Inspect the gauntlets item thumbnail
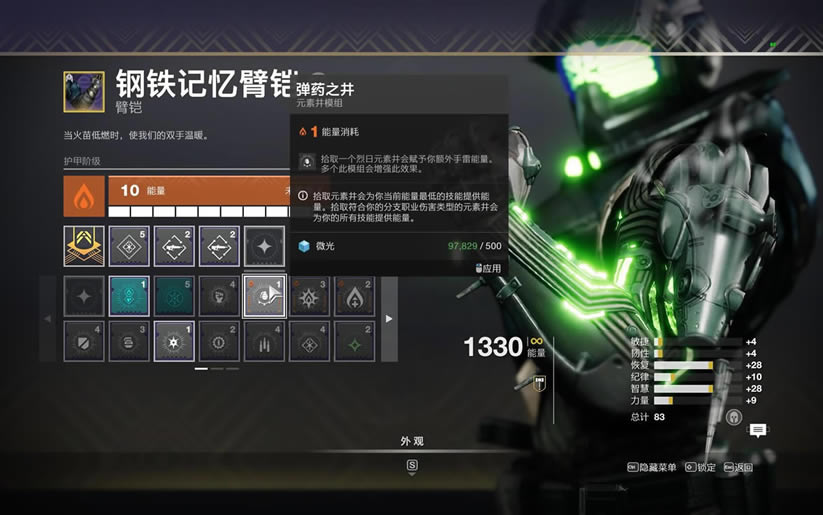Screen dimensions: 823x515 pyautogui.click(x=84, y=91)
